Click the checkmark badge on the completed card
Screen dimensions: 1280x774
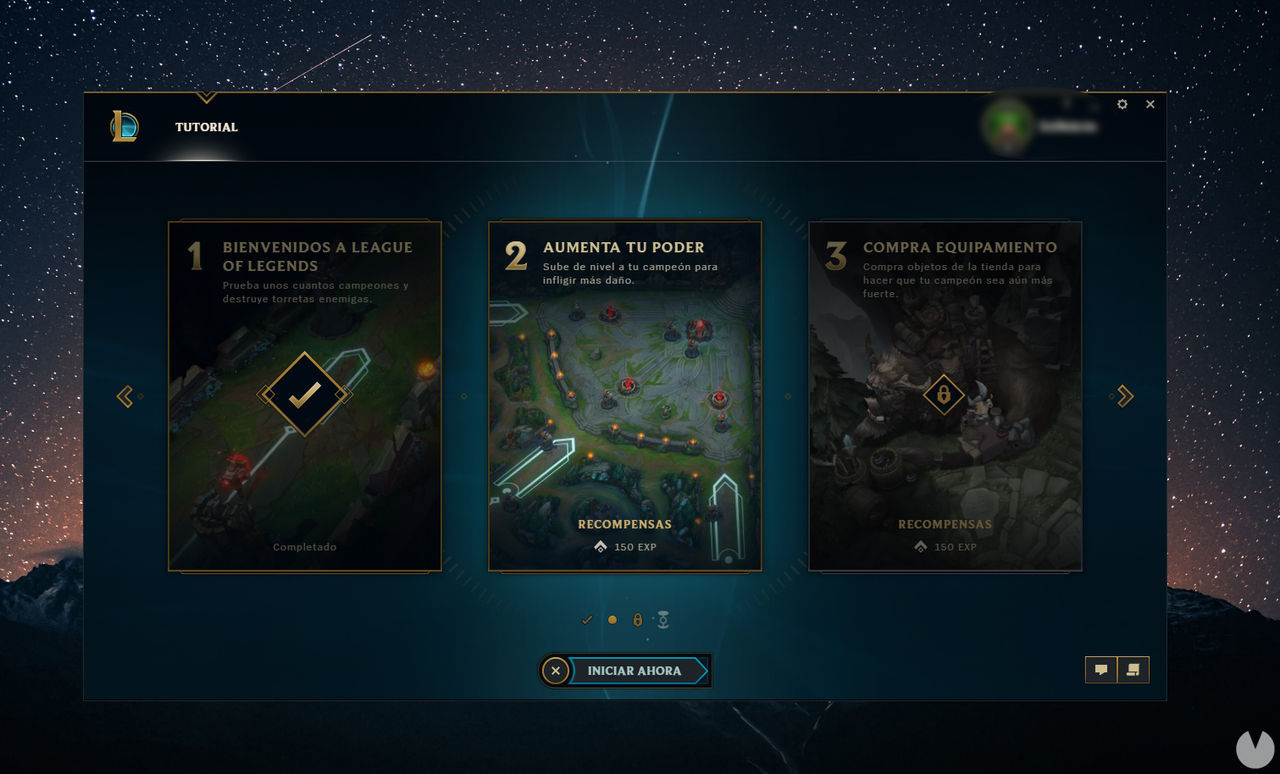(304, 394)
